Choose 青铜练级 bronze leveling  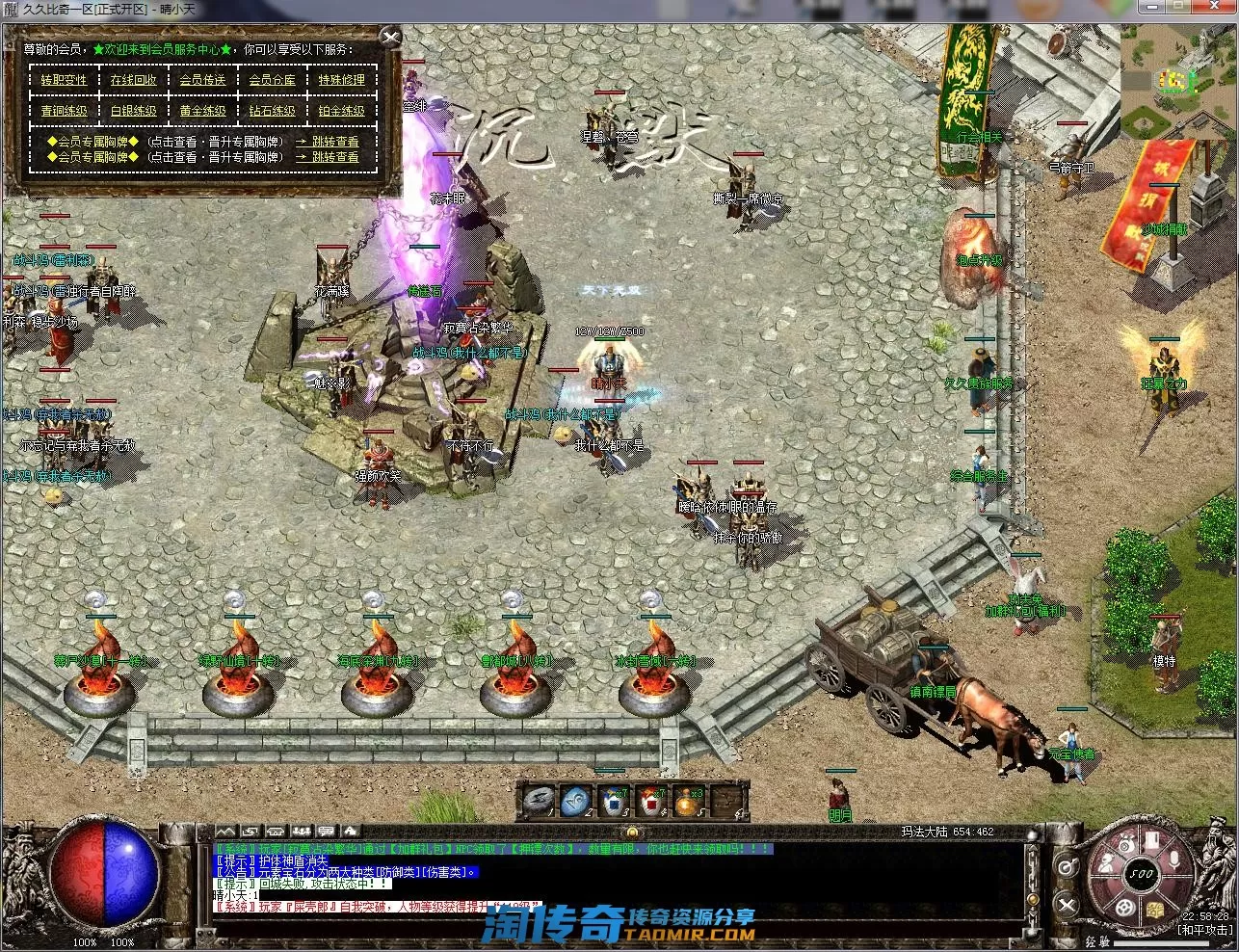coord(64,111)
